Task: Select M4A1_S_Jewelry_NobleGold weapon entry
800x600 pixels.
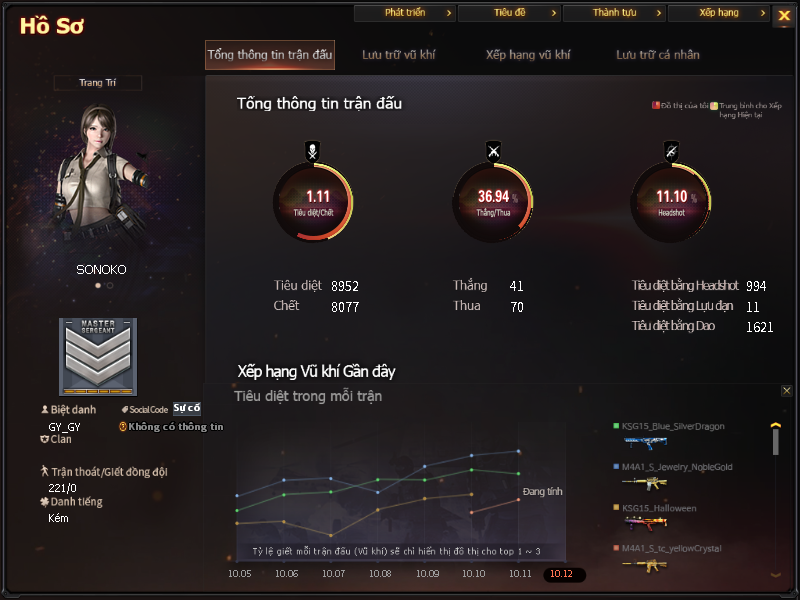Action: tap(674, 467)
